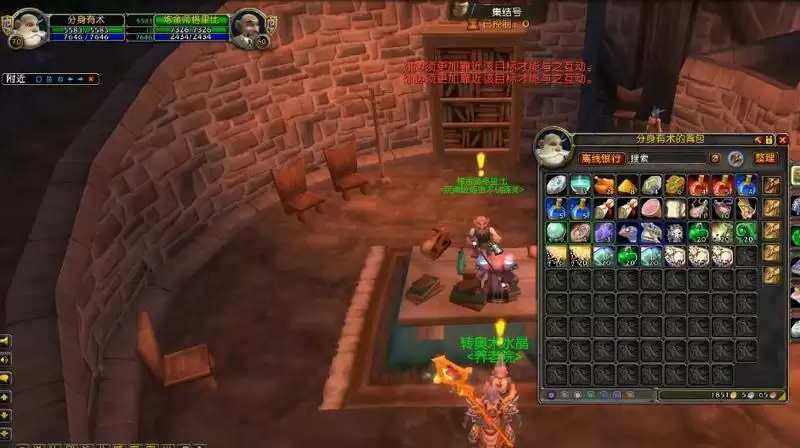Select the pink ham slice item
The image size is (800, 448).
point(651,208)
